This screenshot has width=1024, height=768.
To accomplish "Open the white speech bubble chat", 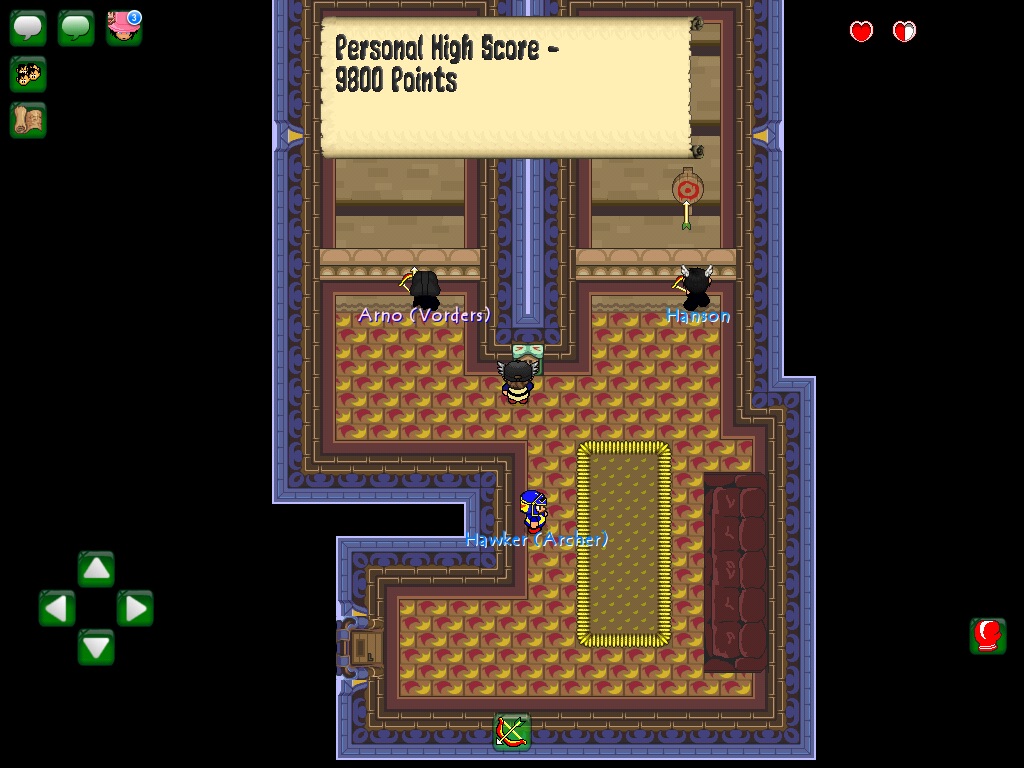I will pos(28,28).
